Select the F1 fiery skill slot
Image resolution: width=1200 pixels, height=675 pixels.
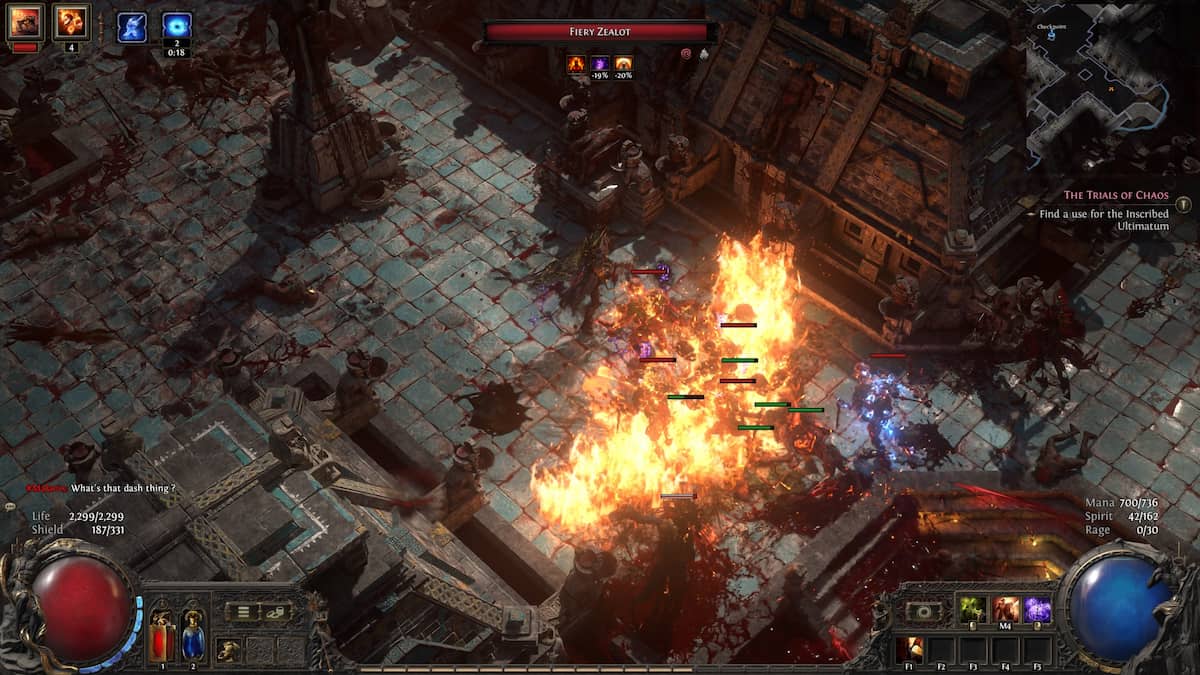click(910, 648)
